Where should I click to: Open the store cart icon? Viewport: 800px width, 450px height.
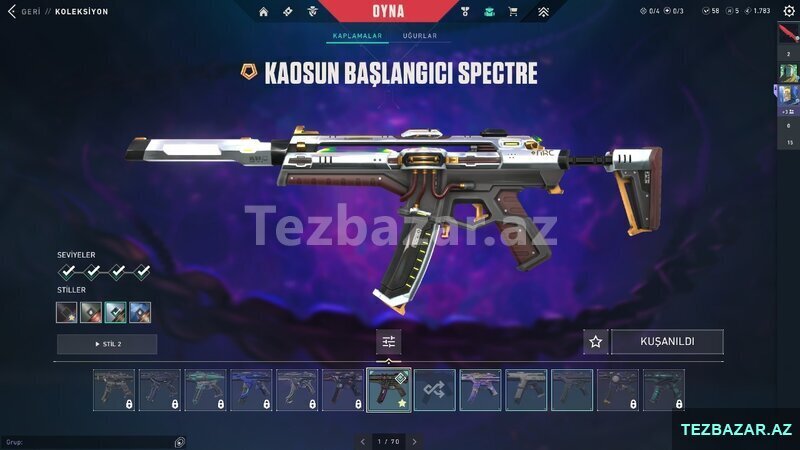(513, 12)
